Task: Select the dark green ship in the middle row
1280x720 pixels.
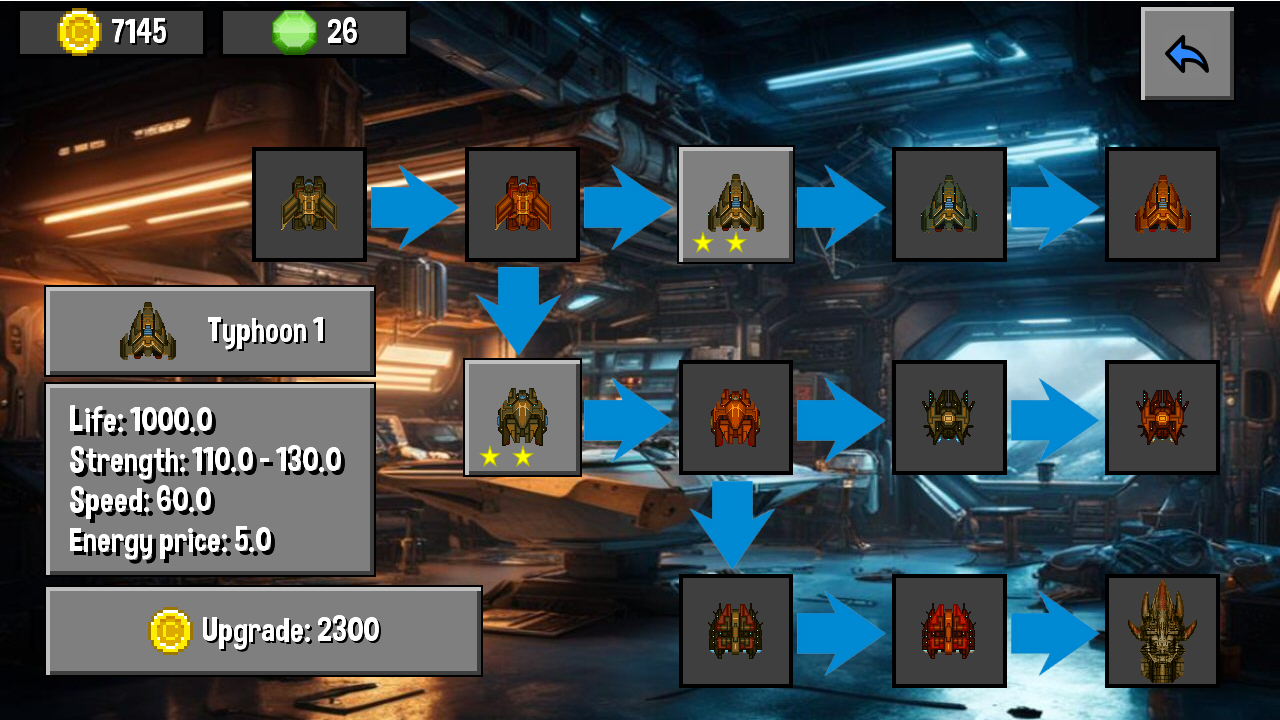Action: coord(949,418)
